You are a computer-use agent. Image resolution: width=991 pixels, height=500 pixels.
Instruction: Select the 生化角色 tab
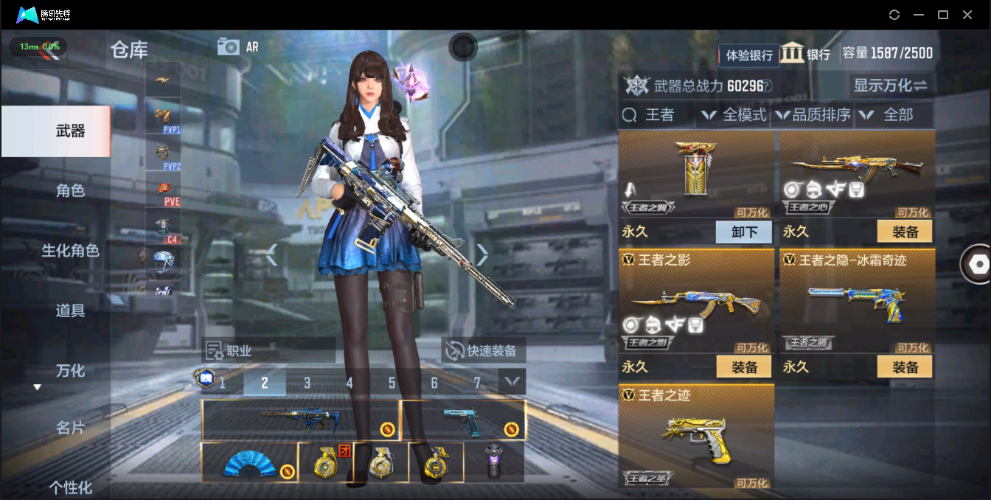[x=70, y=250]
